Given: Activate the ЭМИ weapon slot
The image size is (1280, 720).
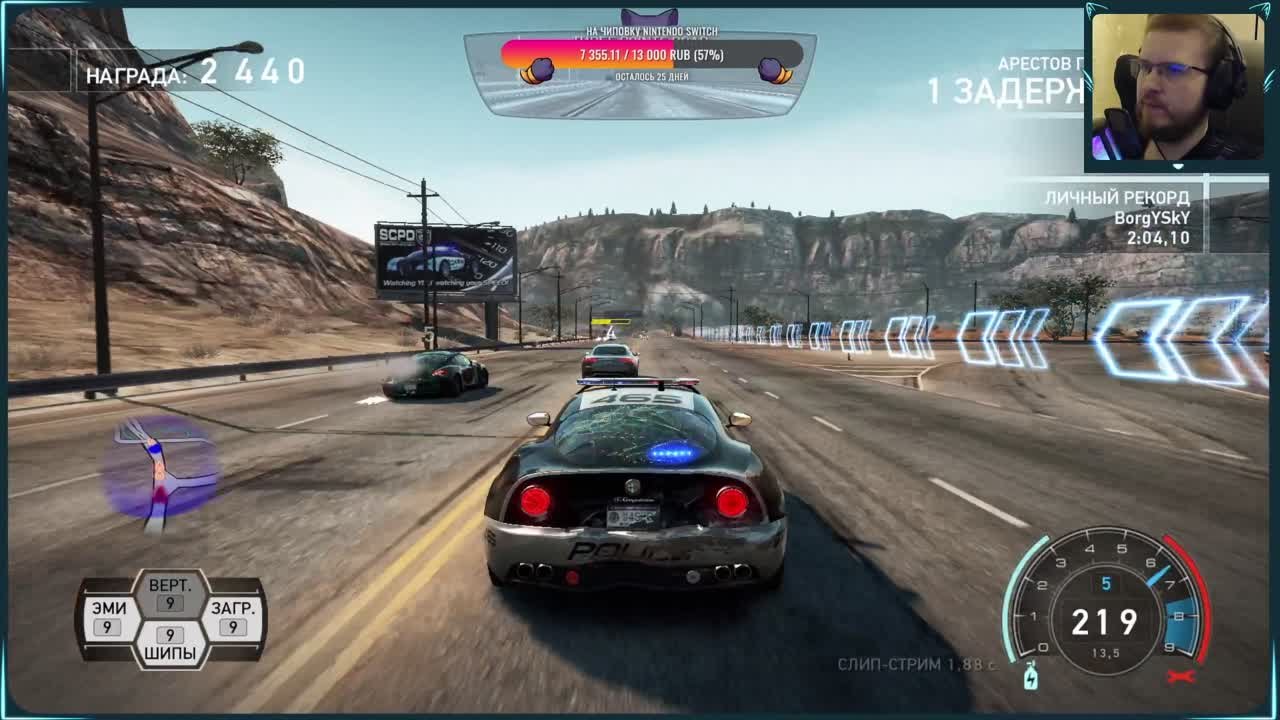Looking at the screenshot, I should [109, 617].
